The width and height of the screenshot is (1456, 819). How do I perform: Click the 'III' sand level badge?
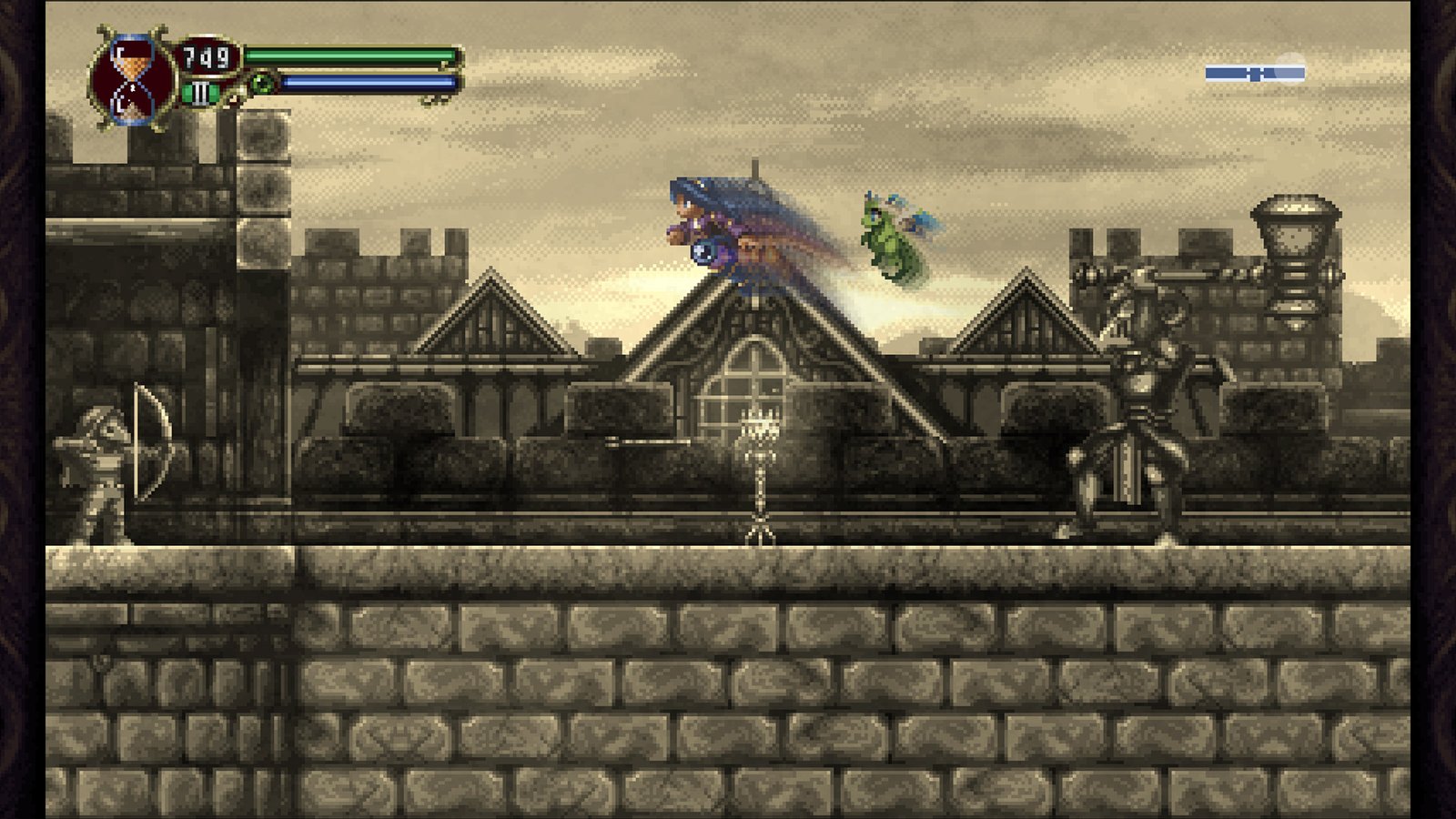[200, 91]
